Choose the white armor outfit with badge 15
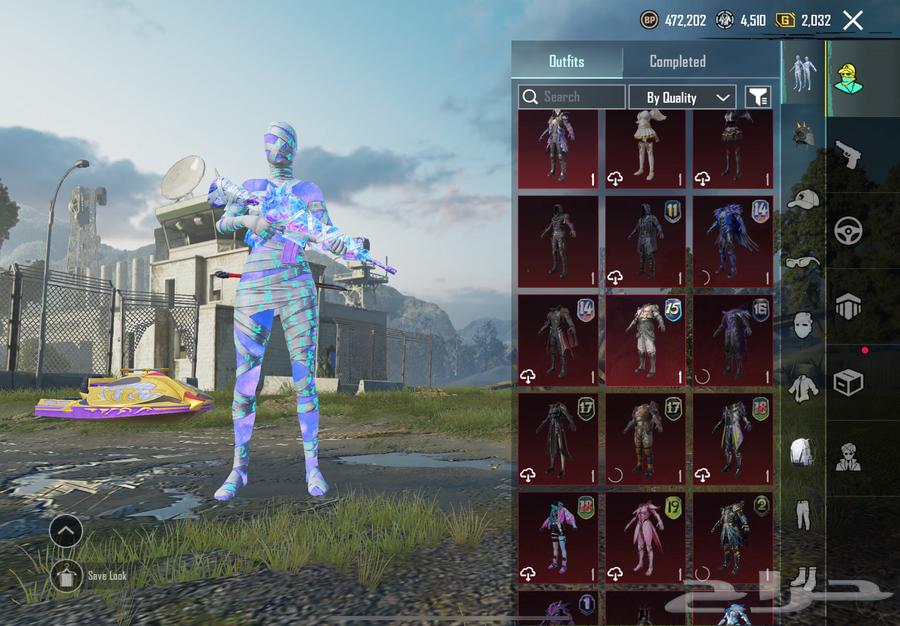Viewport: 900px width, 626px height. click(645, 341)
